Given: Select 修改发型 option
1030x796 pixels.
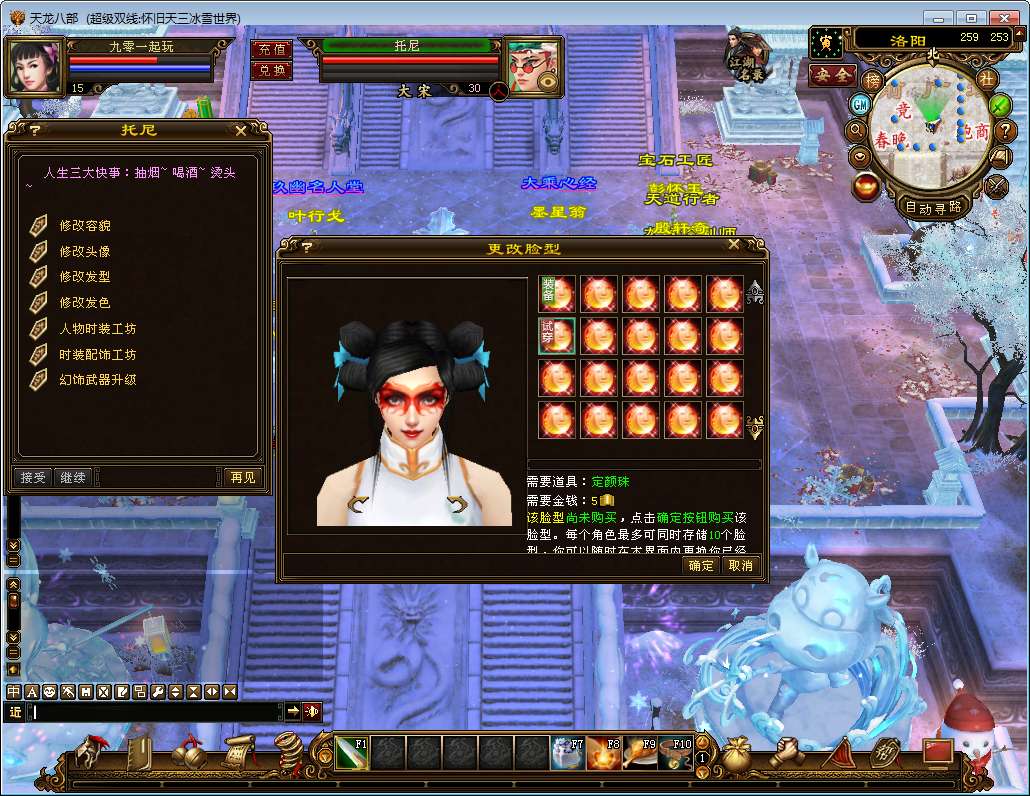Looking at the screenshot, I should 85,277.
